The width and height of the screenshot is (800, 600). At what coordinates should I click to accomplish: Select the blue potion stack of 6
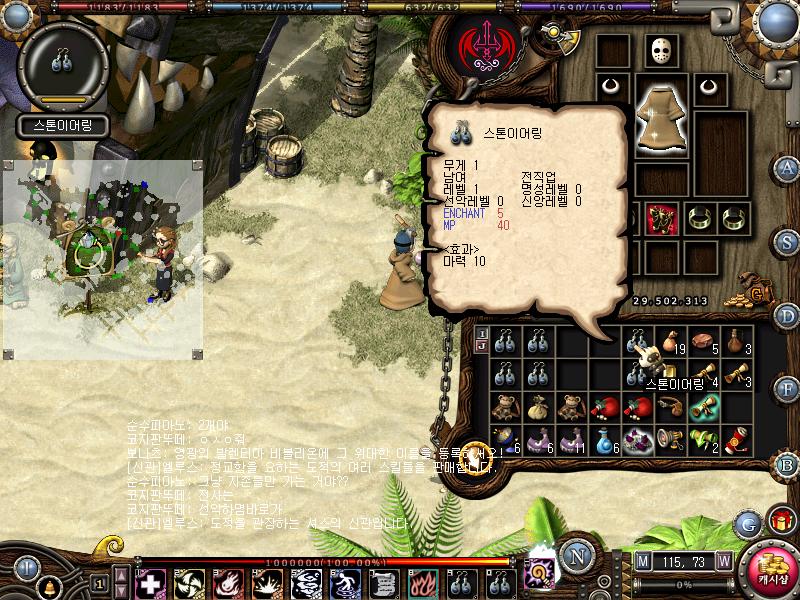pos(604,438)
